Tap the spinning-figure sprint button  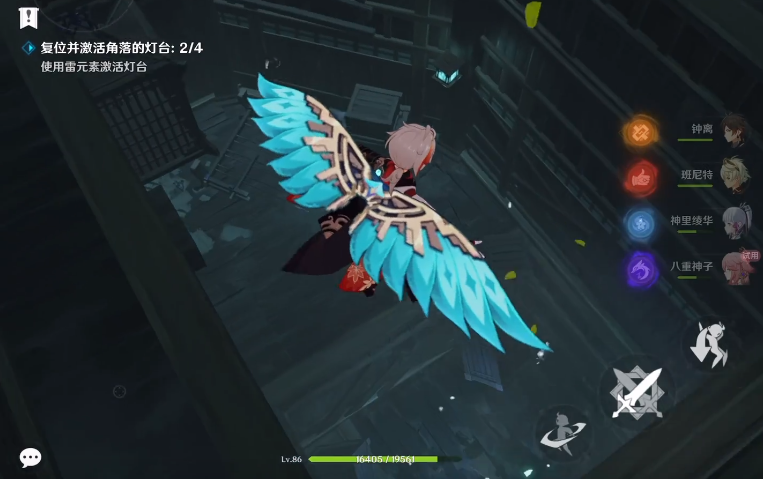pyautogui.click(x=560, y=432)
